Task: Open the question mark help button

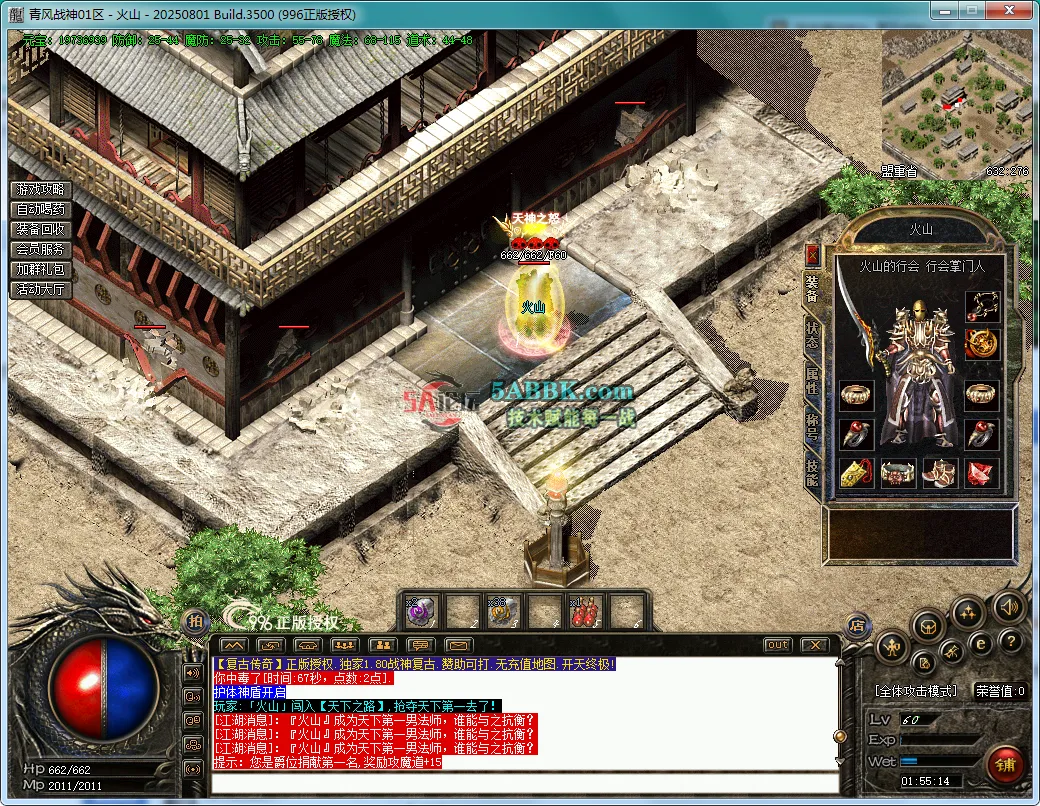Action: (x=1011, y=641)
